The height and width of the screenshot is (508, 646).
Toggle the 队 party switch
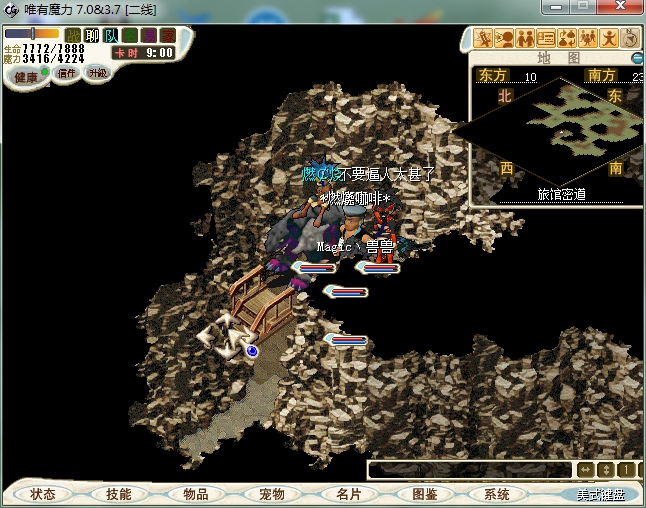click(x=111, y=35)
